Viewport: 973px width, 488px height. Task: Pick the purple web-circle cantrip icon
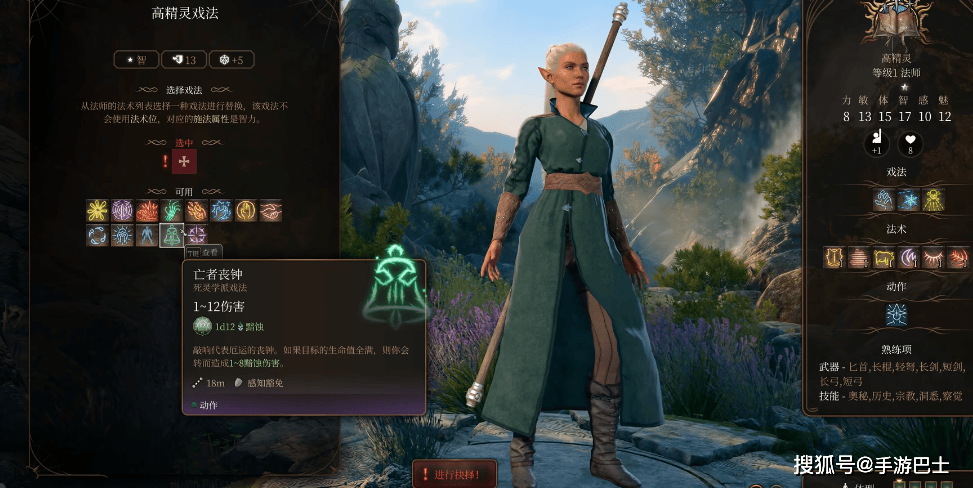pos(122,210)
